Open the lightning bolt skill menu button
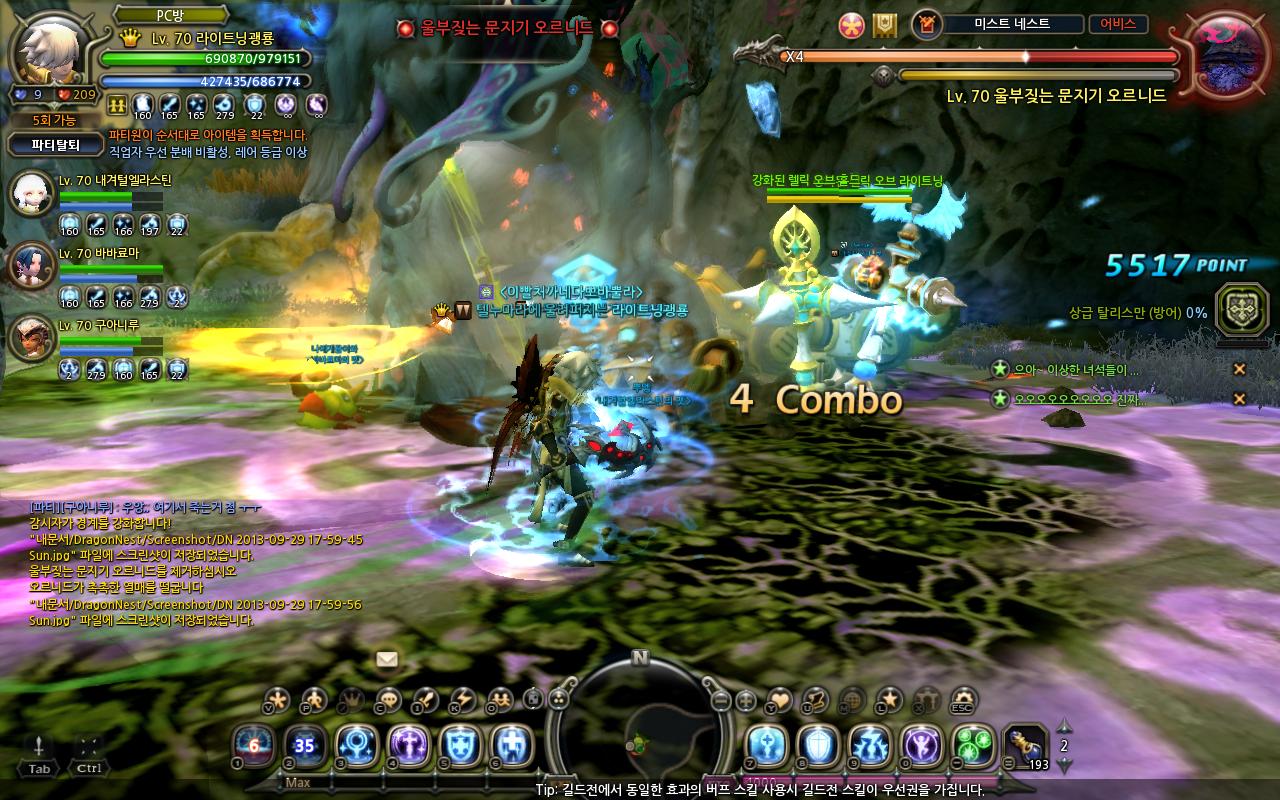This screenshot has height=800, width=1280. point(462,699)
